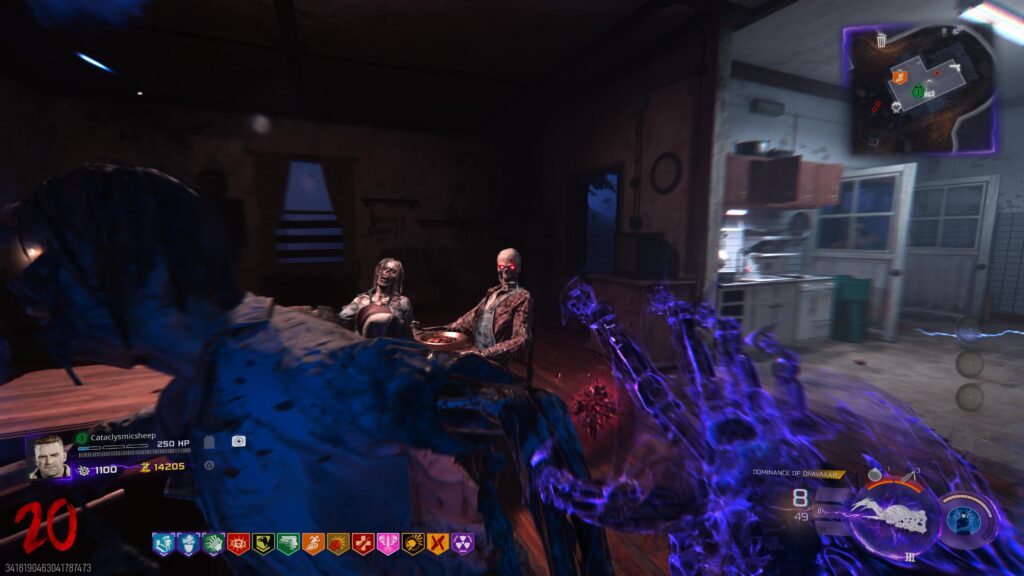The height and width of the screenshot is (576, 1024).
Task: Select the red cross perk icon
Action: click(363, 544)
